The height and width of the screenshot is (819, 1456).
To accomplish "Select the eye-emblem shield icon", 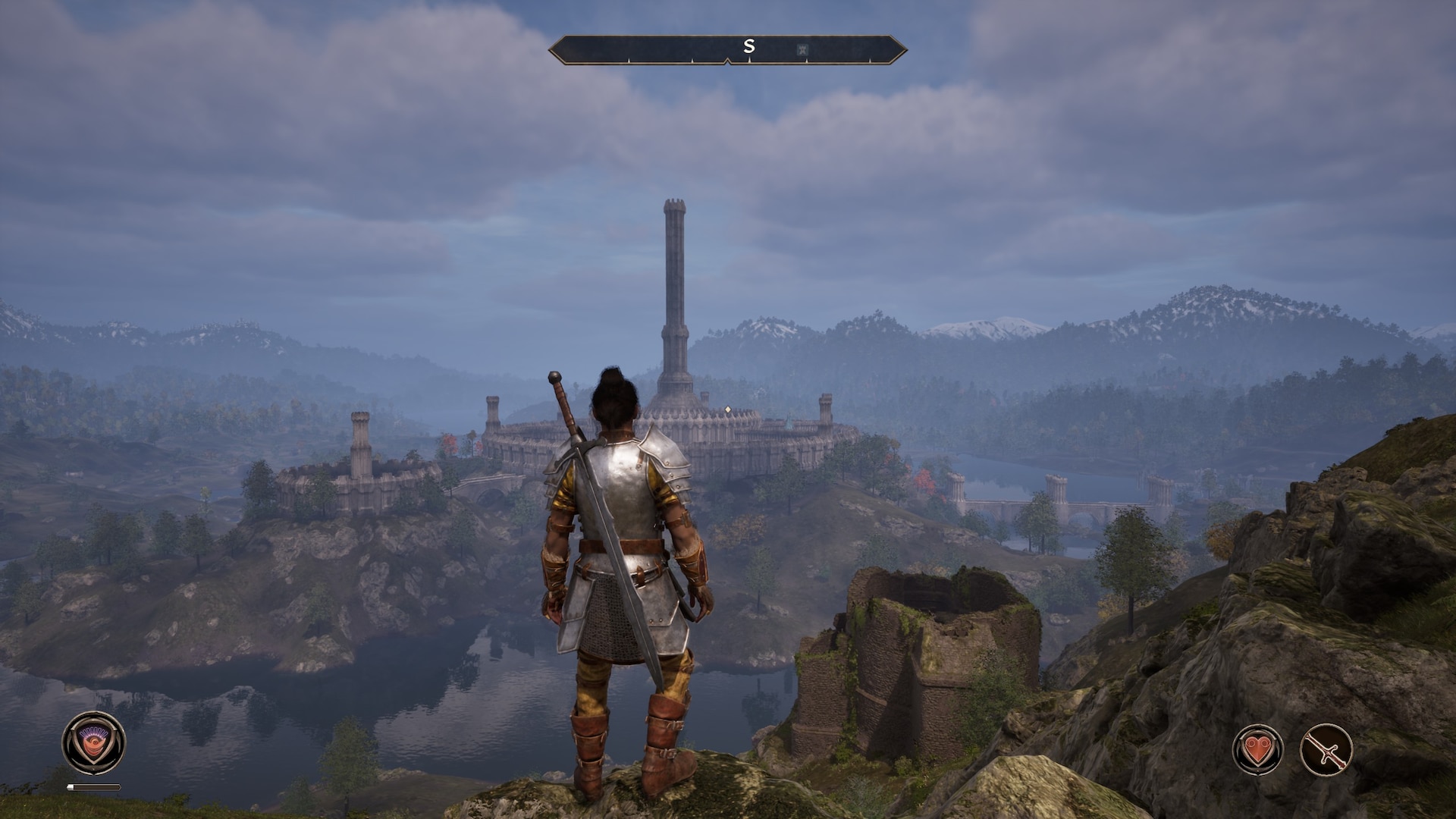I will (x=94, y=742).
